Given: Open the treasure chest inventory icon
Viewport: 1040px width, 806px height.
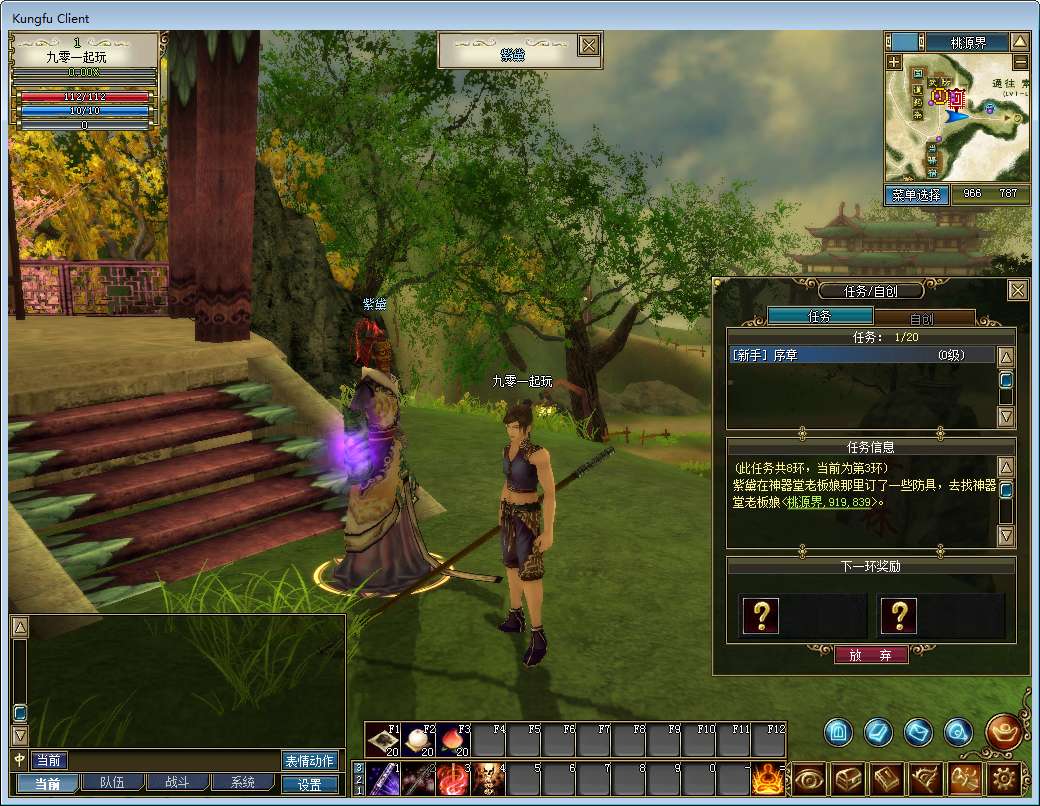Looking at the screenshot, I should tap(847, 778).
